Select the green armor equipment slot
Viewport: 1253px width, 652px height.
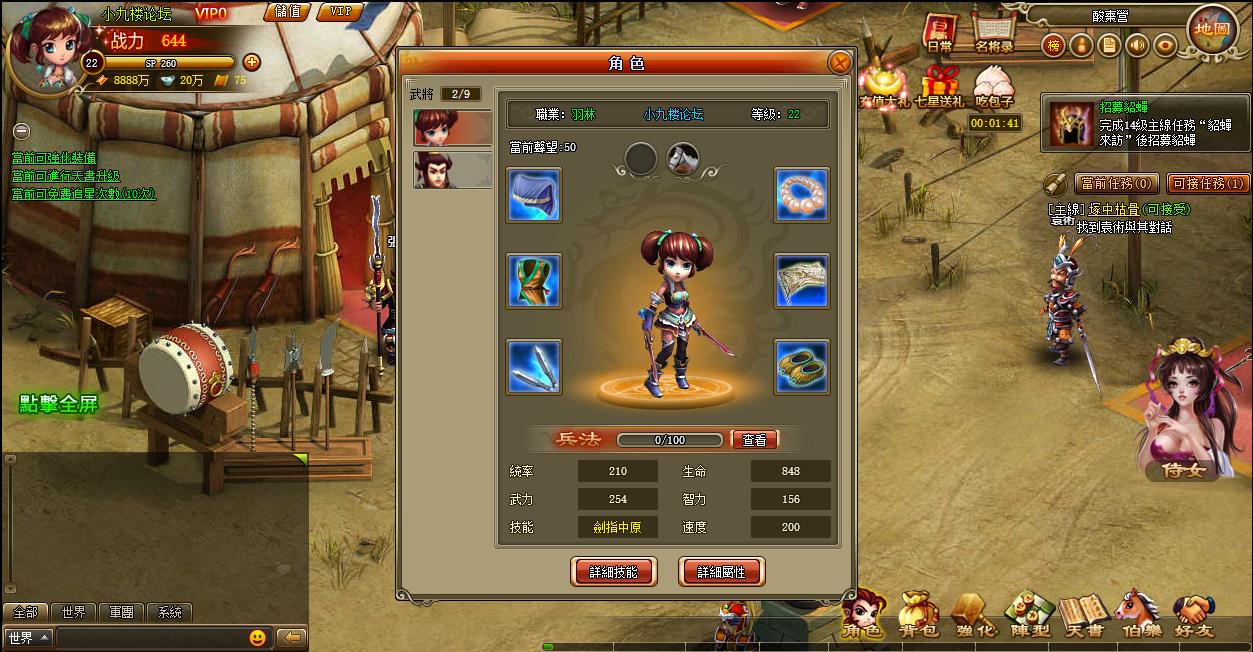[533, 281]
